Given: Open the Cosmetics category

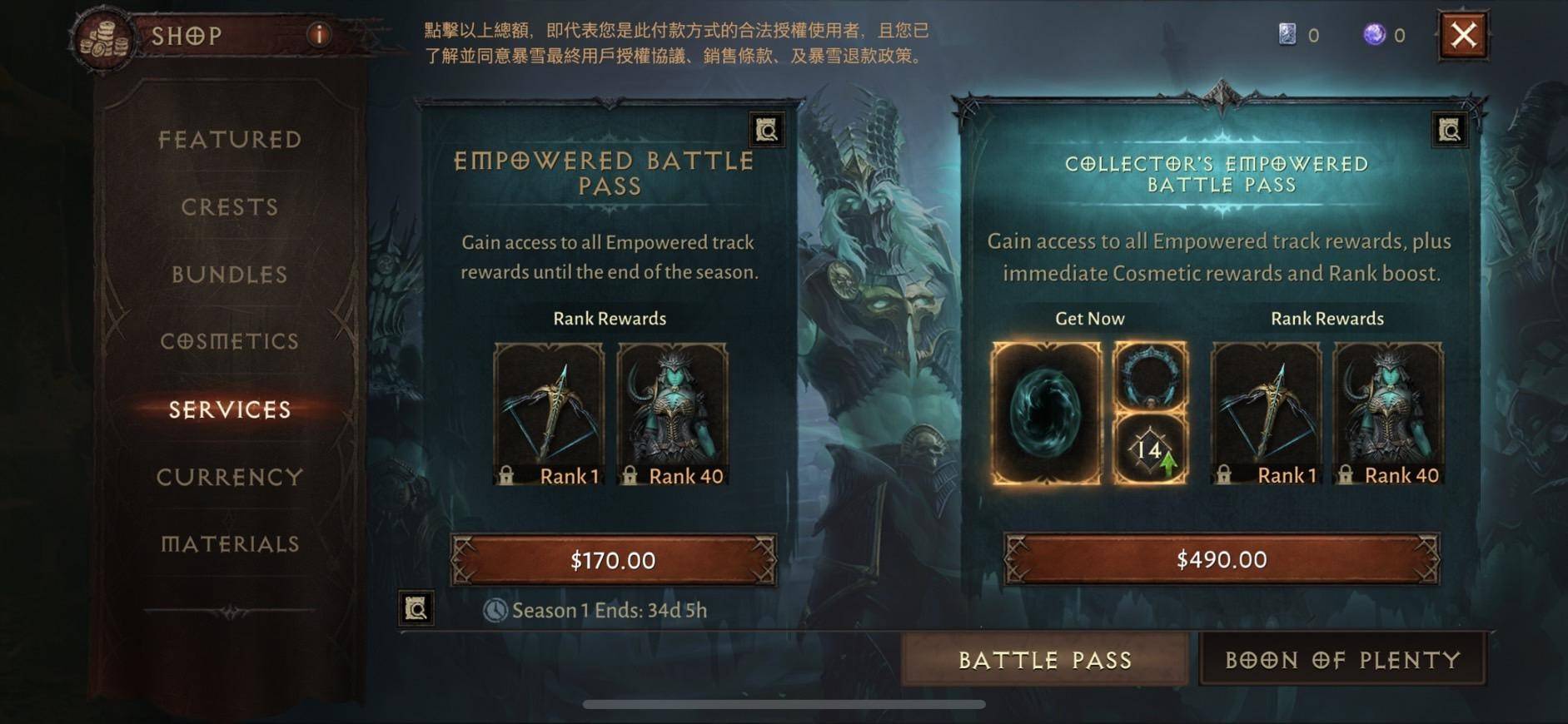Looking at the screenshot, I should 230,341.
